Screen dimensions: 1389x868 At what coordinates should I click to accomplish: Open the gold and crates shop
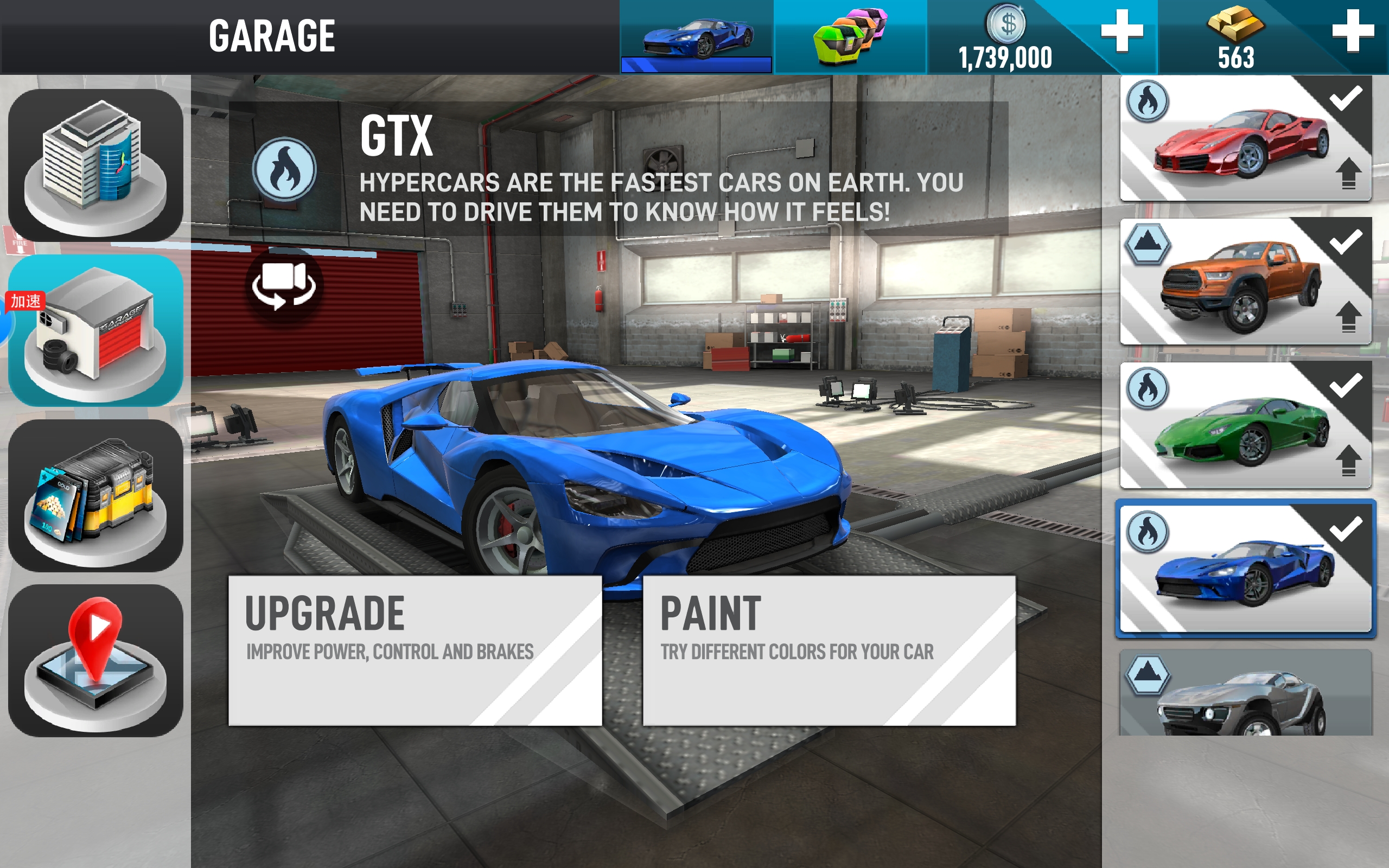point(95,495)
